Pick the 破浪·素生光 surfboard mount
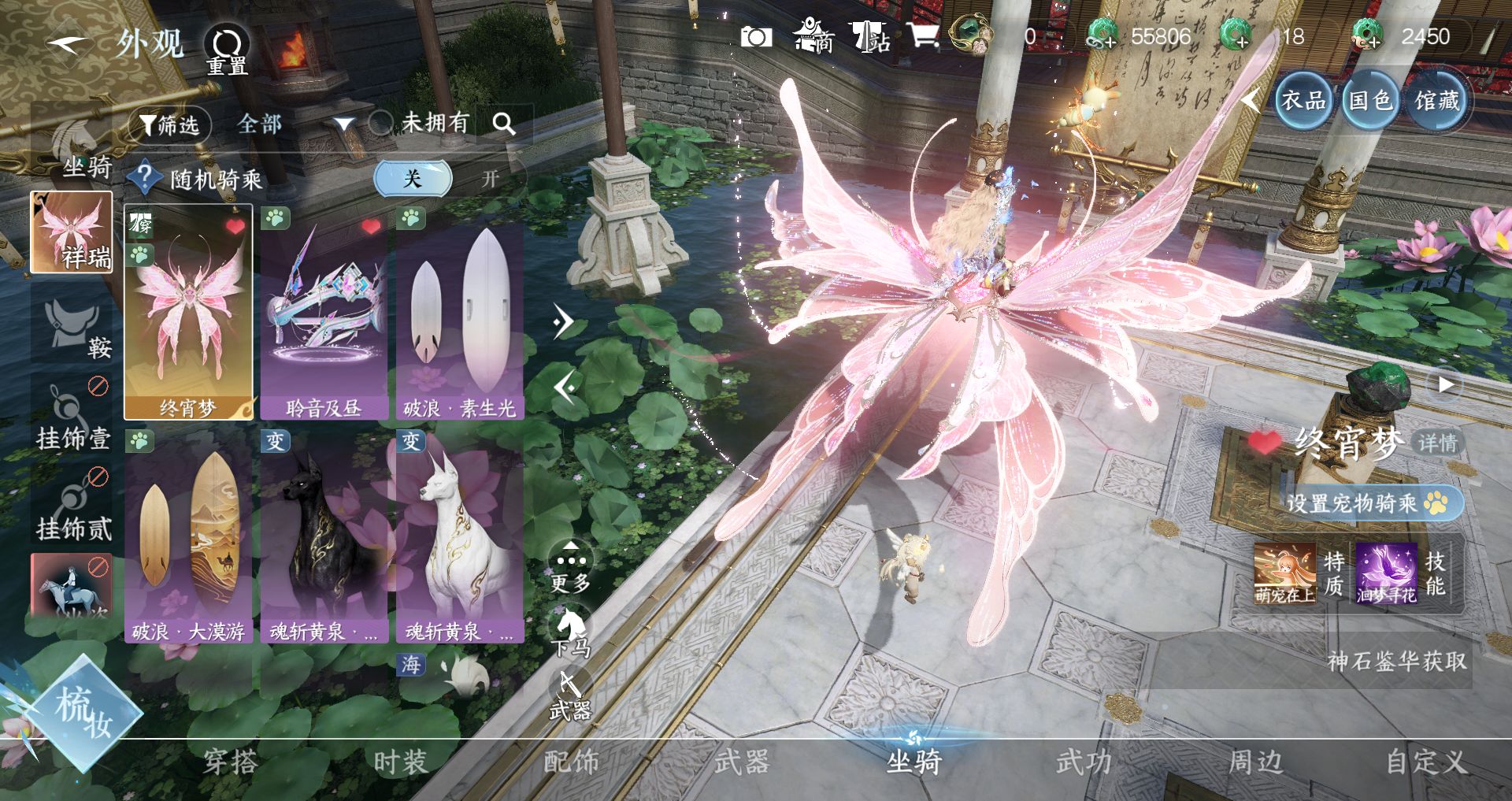 (x=460, y=313)
